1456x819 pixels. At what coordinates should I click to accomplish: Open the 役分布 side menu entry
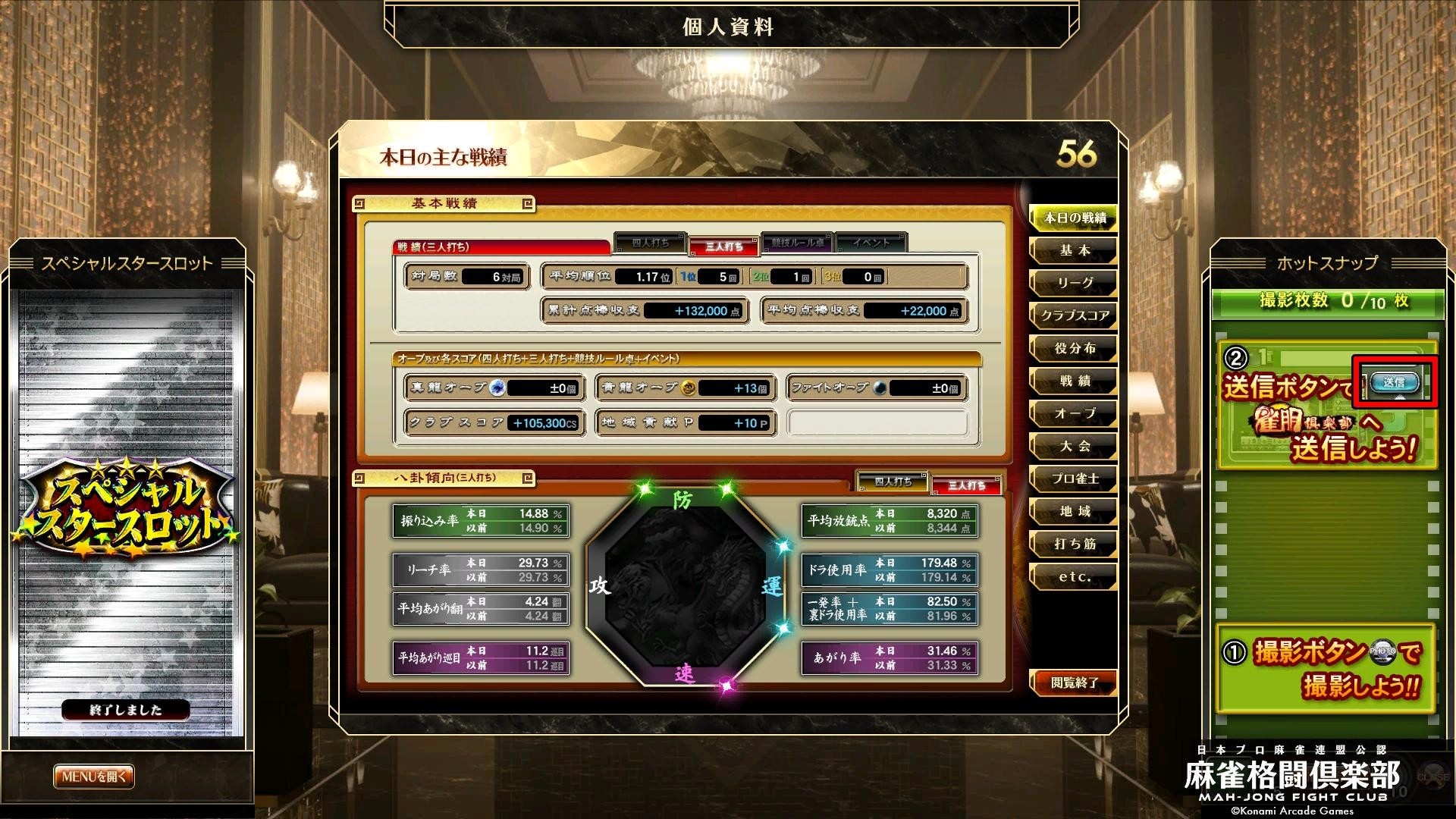(x=1074, y=349)
